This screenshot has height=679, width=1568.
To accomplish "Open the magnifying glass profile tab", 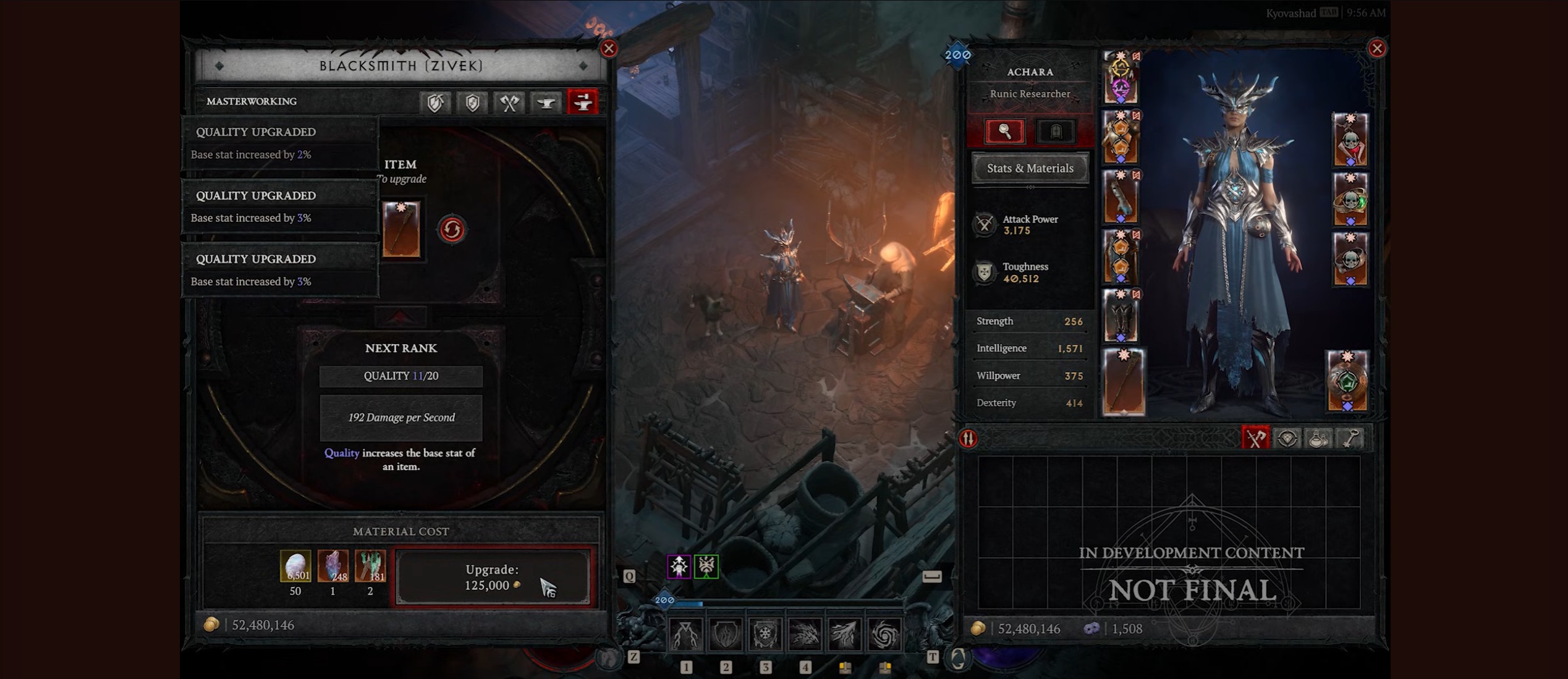I will pos(1005,131).
